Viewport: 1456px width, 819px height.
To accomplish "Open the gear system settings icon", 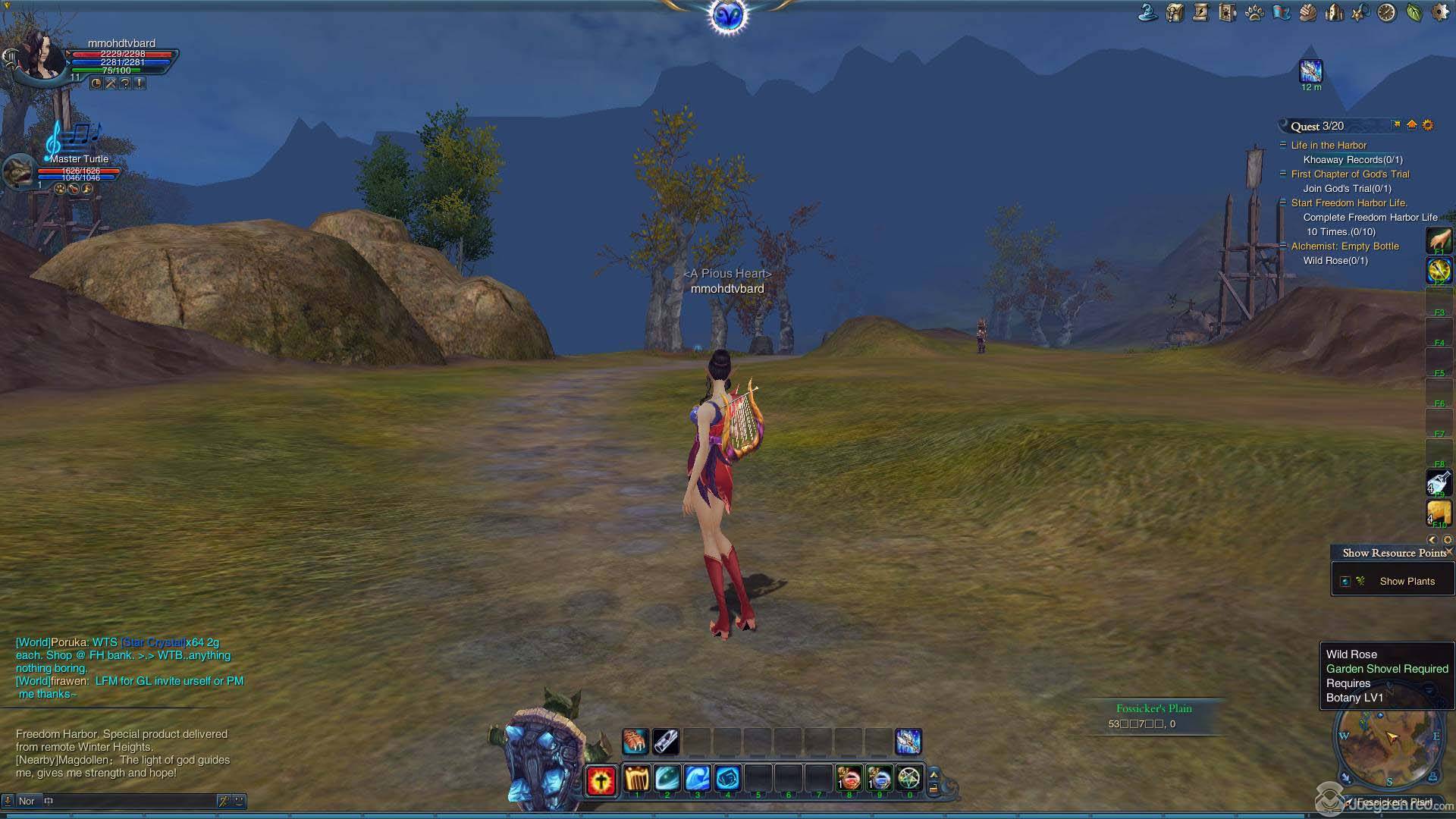I will coord(1439,12).
